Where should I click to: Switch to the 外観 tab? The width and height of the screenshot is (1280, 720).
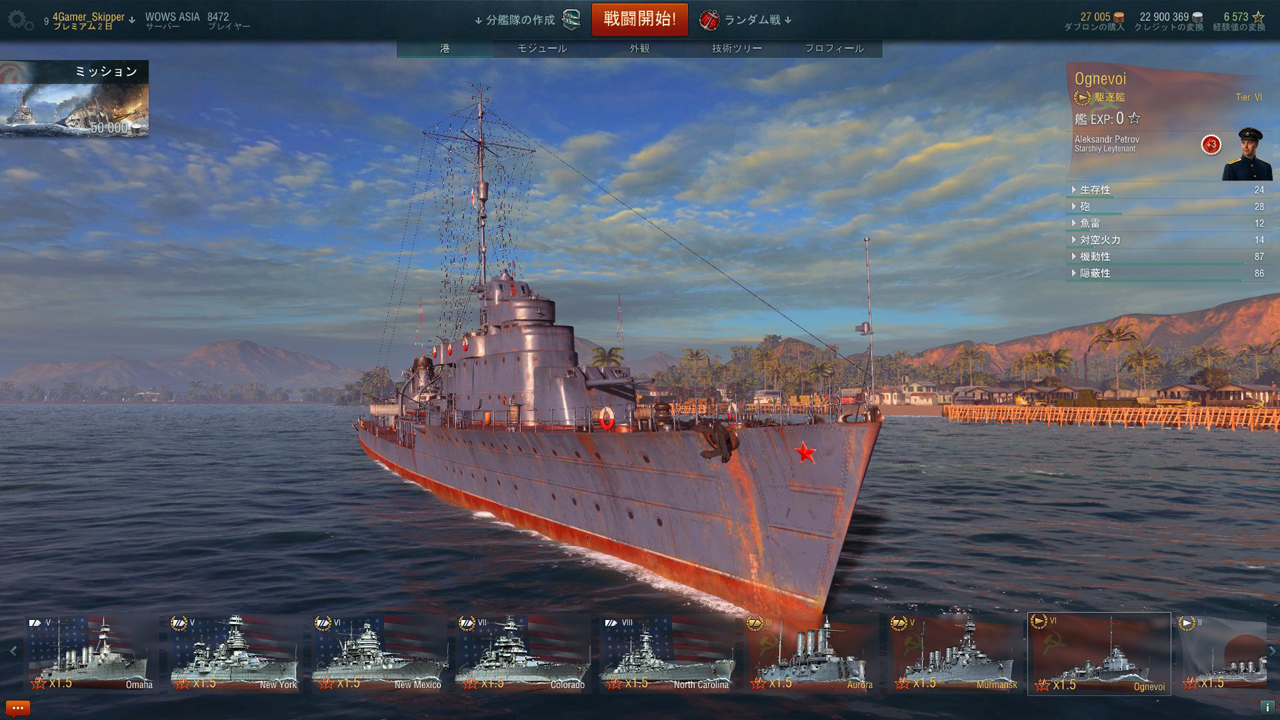(x=640, y=48)
